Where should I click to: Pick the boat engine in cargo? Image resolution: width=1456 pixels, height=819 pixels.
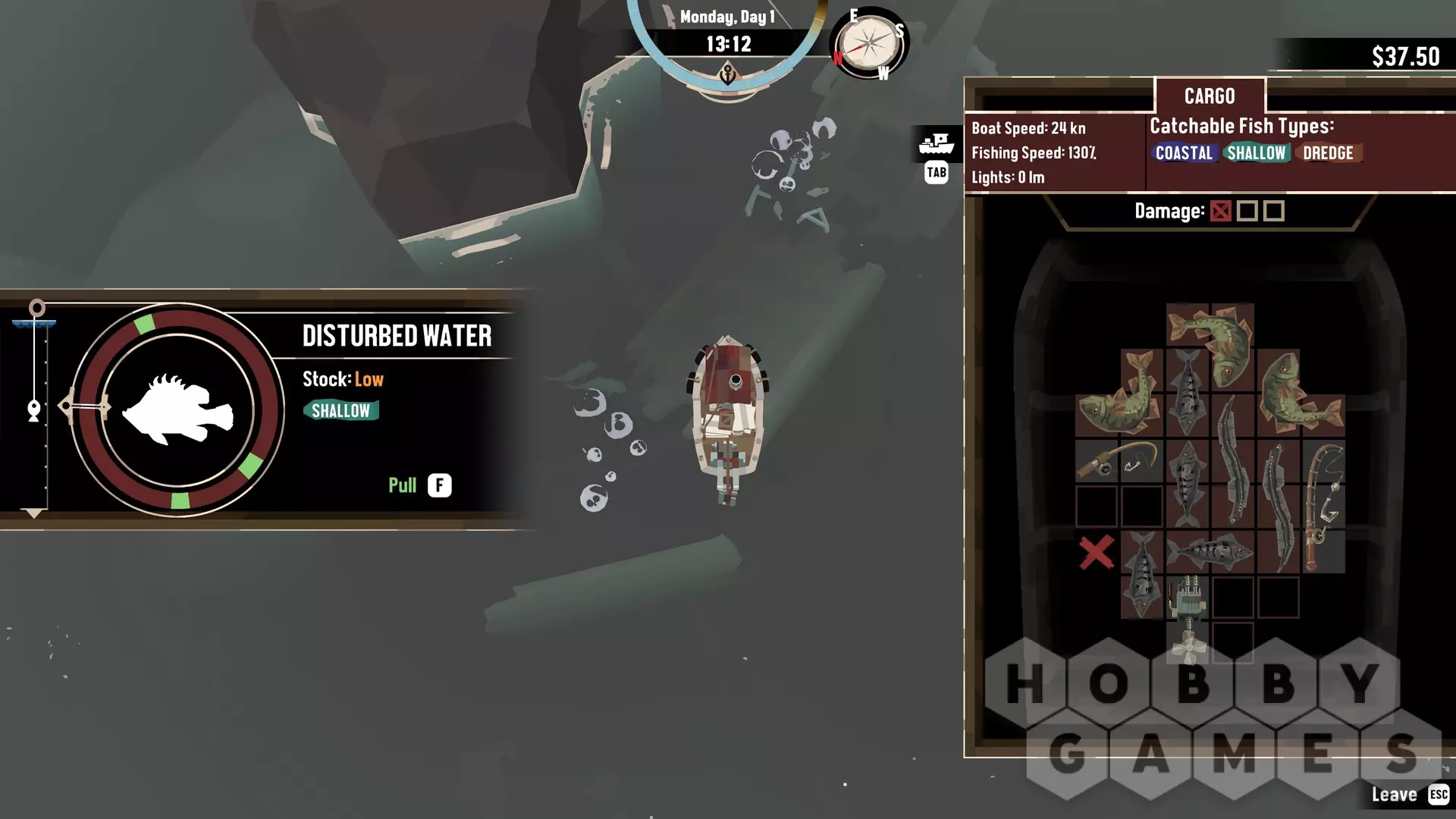[1188, 598]
